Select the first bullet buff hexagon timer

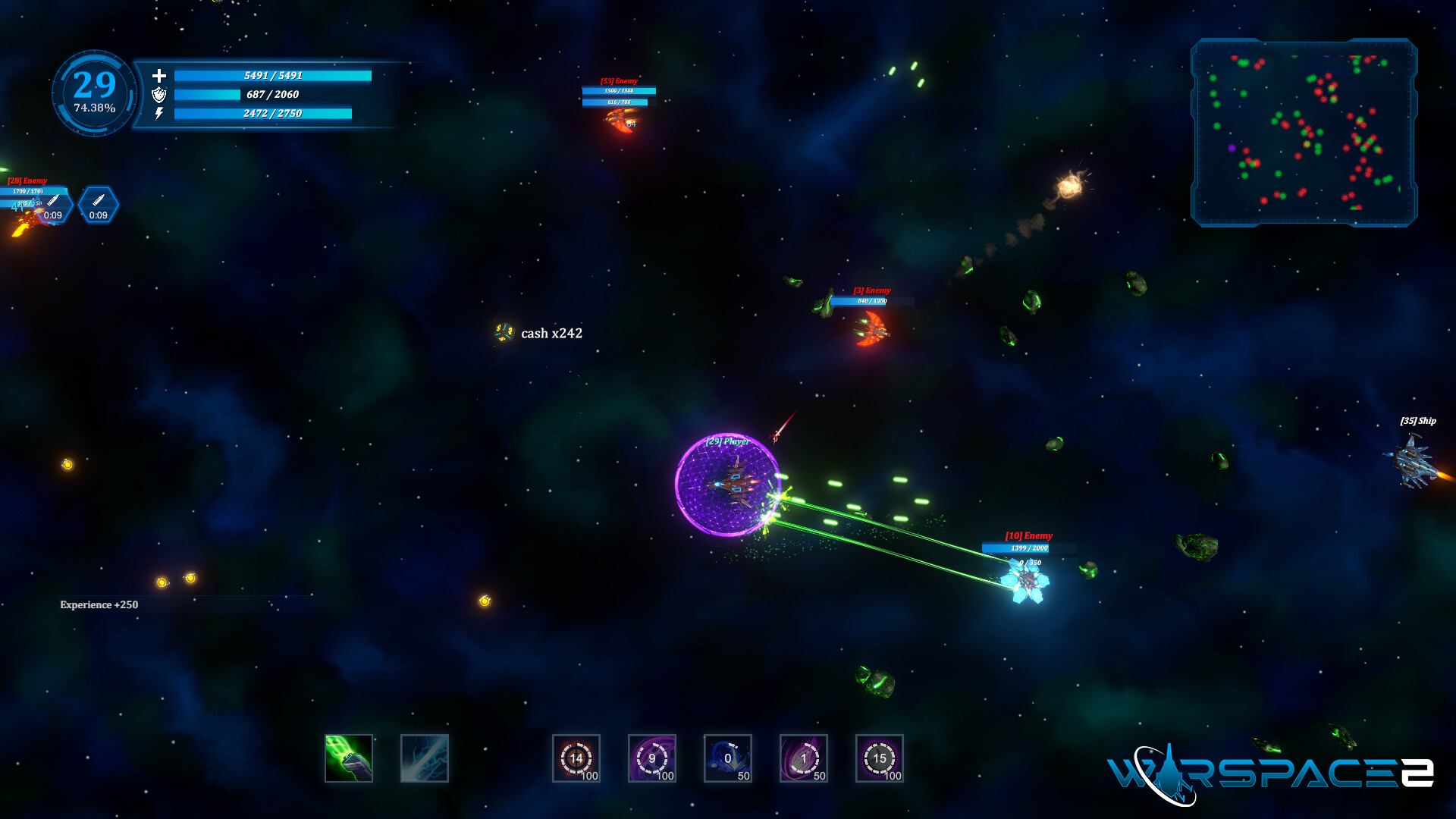[55, 206]
